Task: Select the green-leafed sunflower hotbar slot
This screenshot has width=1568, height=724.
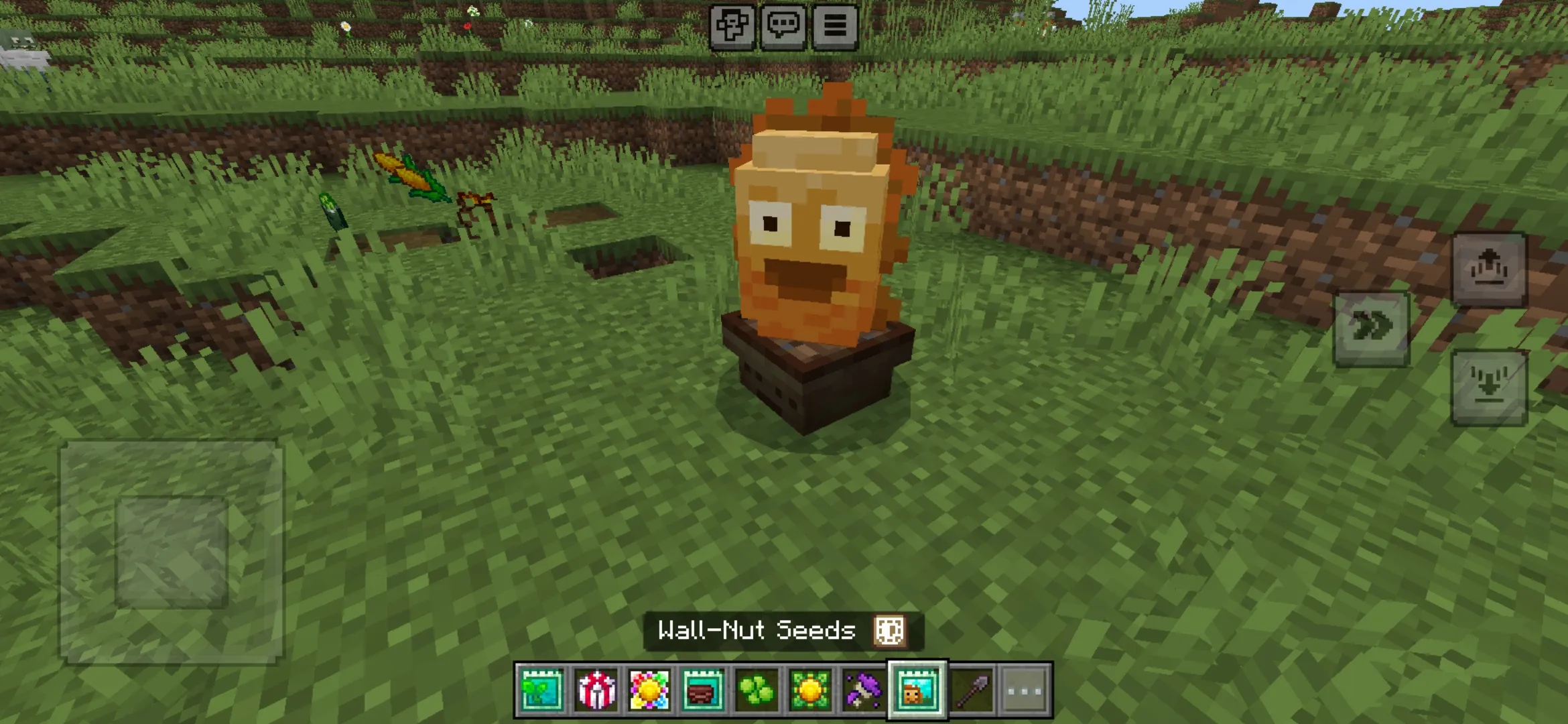Action: pos(810,690)
